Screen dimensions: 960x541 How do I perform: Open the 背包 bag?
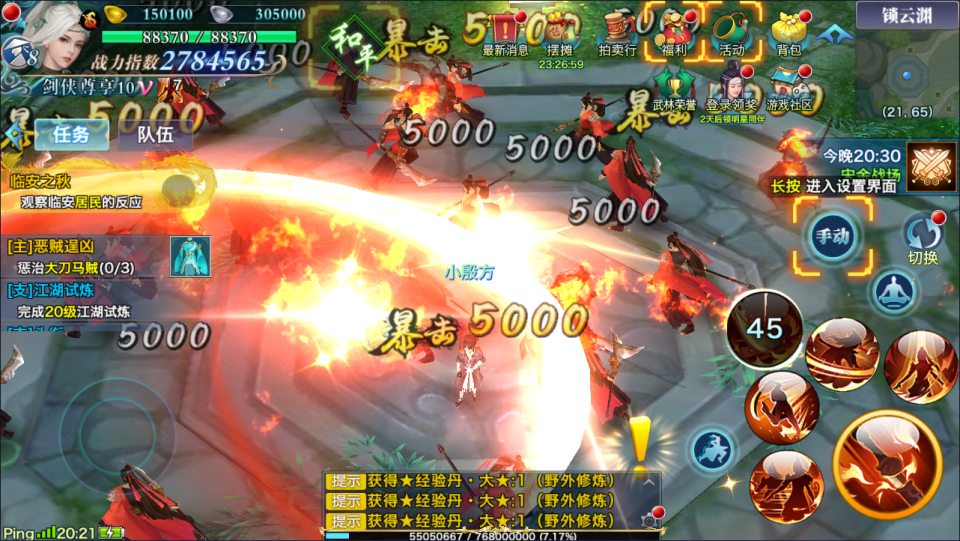coord(788,31)
